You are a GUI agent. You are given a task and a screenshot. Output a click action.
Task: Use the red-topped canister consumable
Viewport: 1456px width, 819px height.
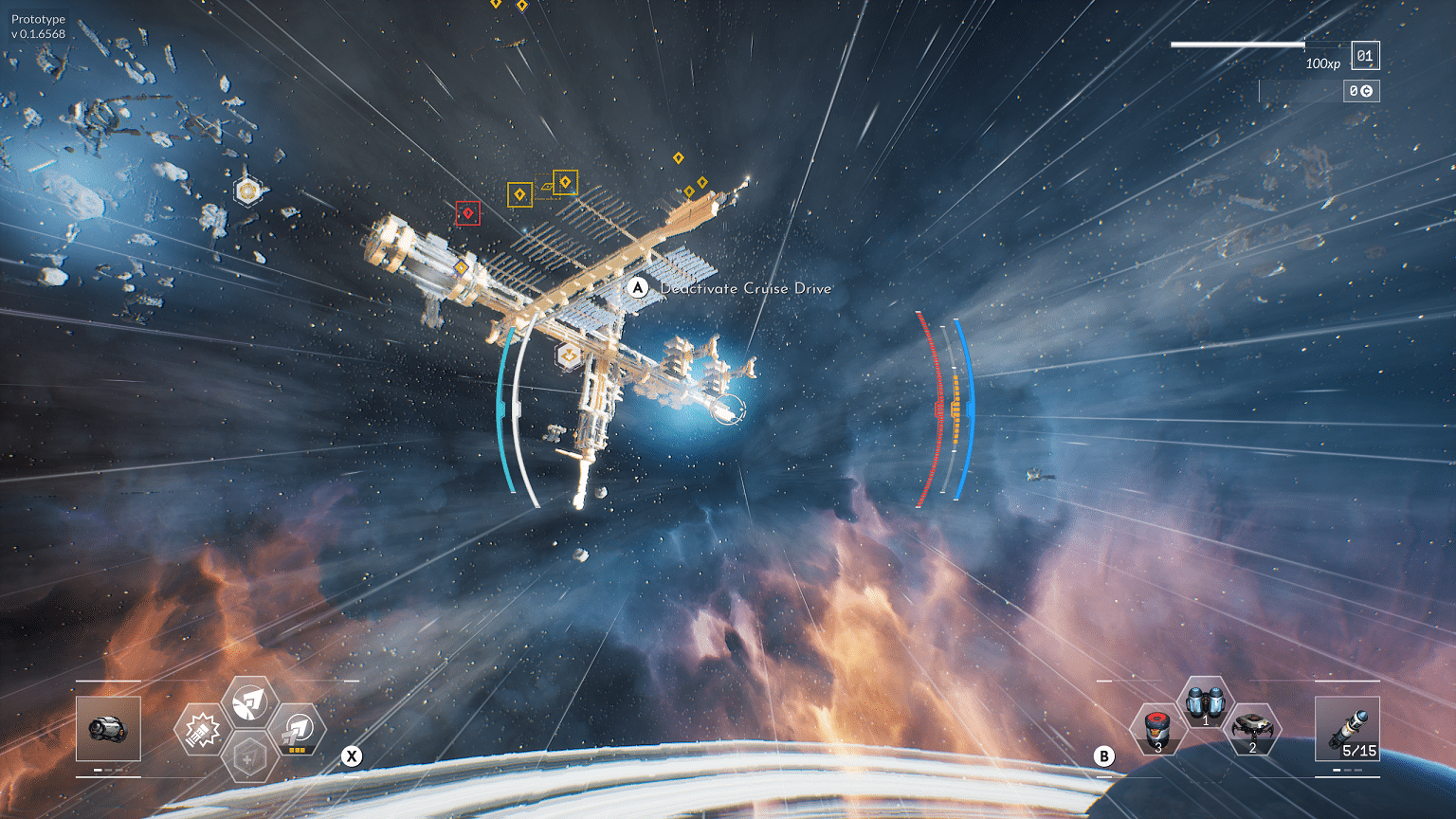click(1156, 730)
